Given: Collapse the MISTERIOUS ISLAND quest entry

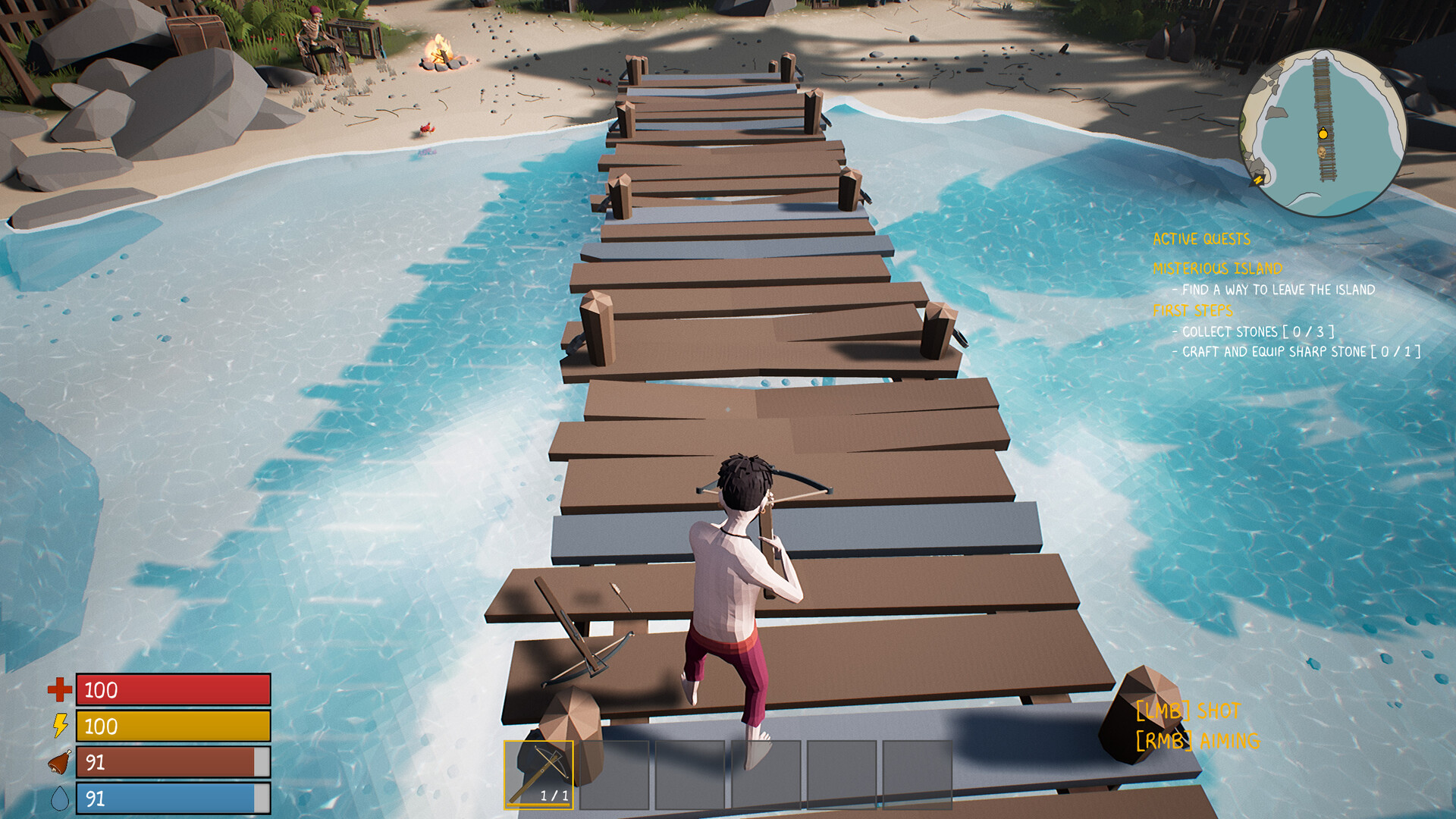Looking at the screenshot, I should (x=1216, y=268).
